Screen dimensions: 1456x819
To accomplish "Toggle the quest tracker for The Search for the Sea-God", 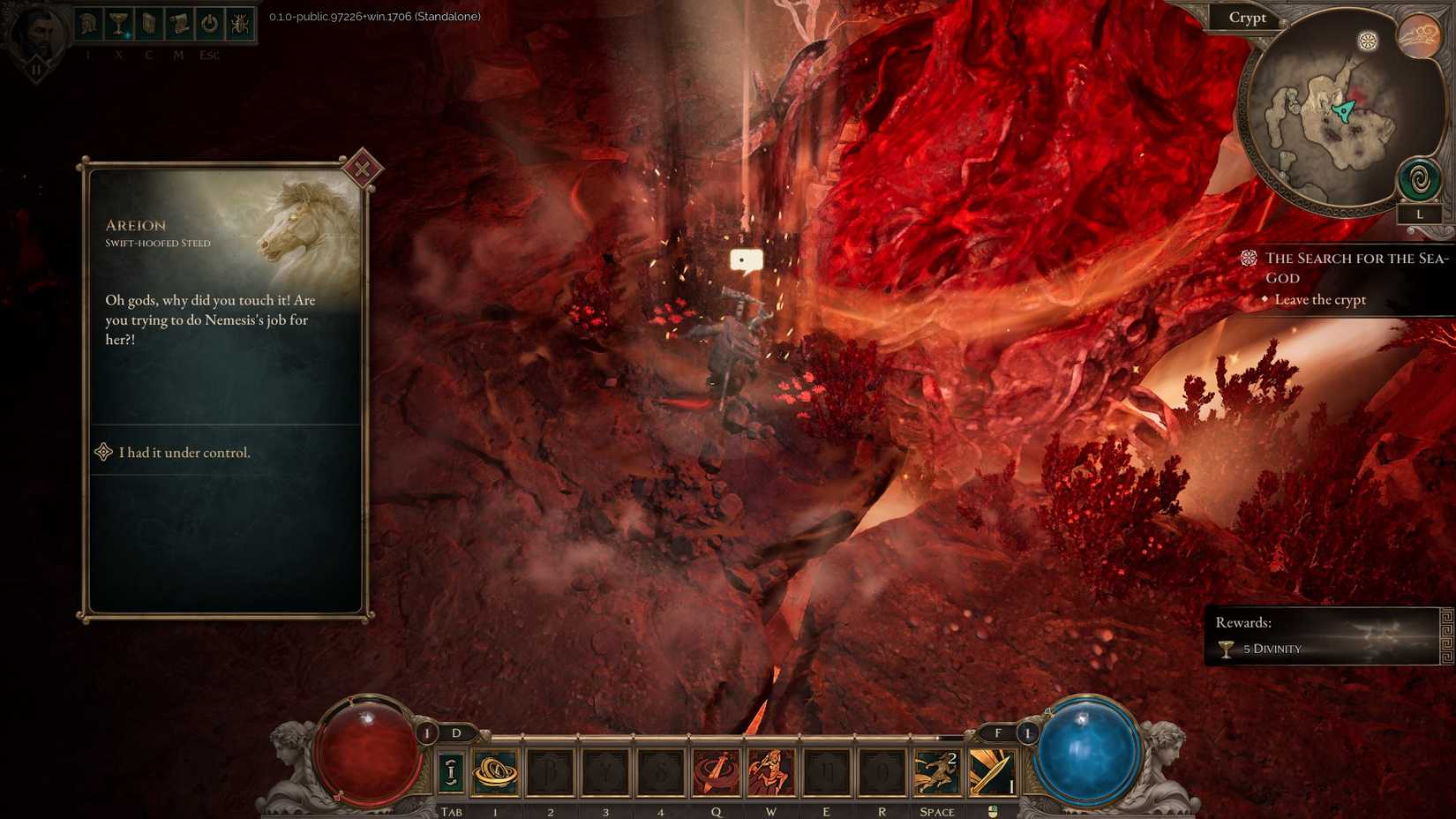I will (1248, 258).
